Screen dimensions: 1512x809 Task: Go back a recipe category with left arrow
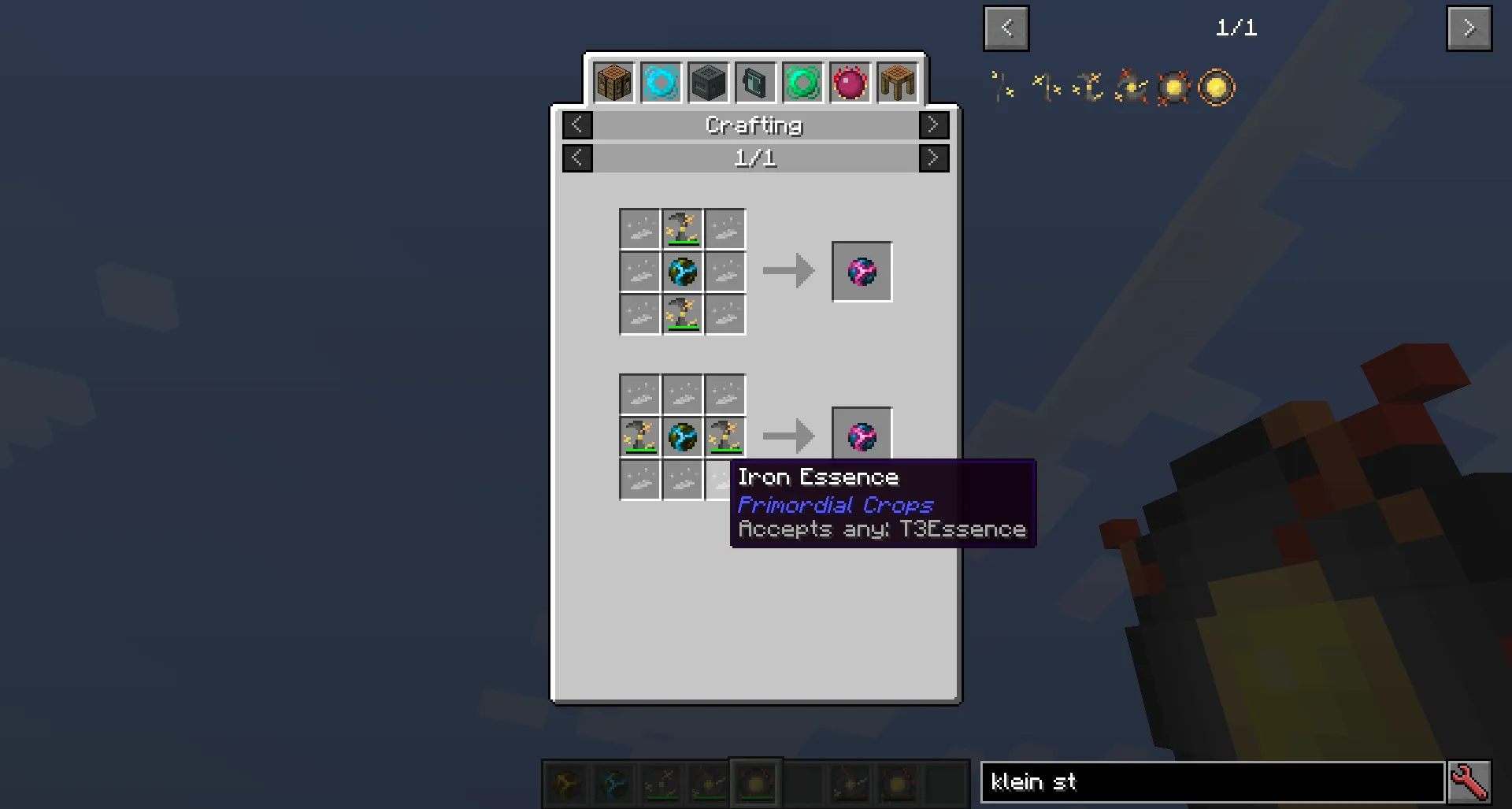pos(577,124)
